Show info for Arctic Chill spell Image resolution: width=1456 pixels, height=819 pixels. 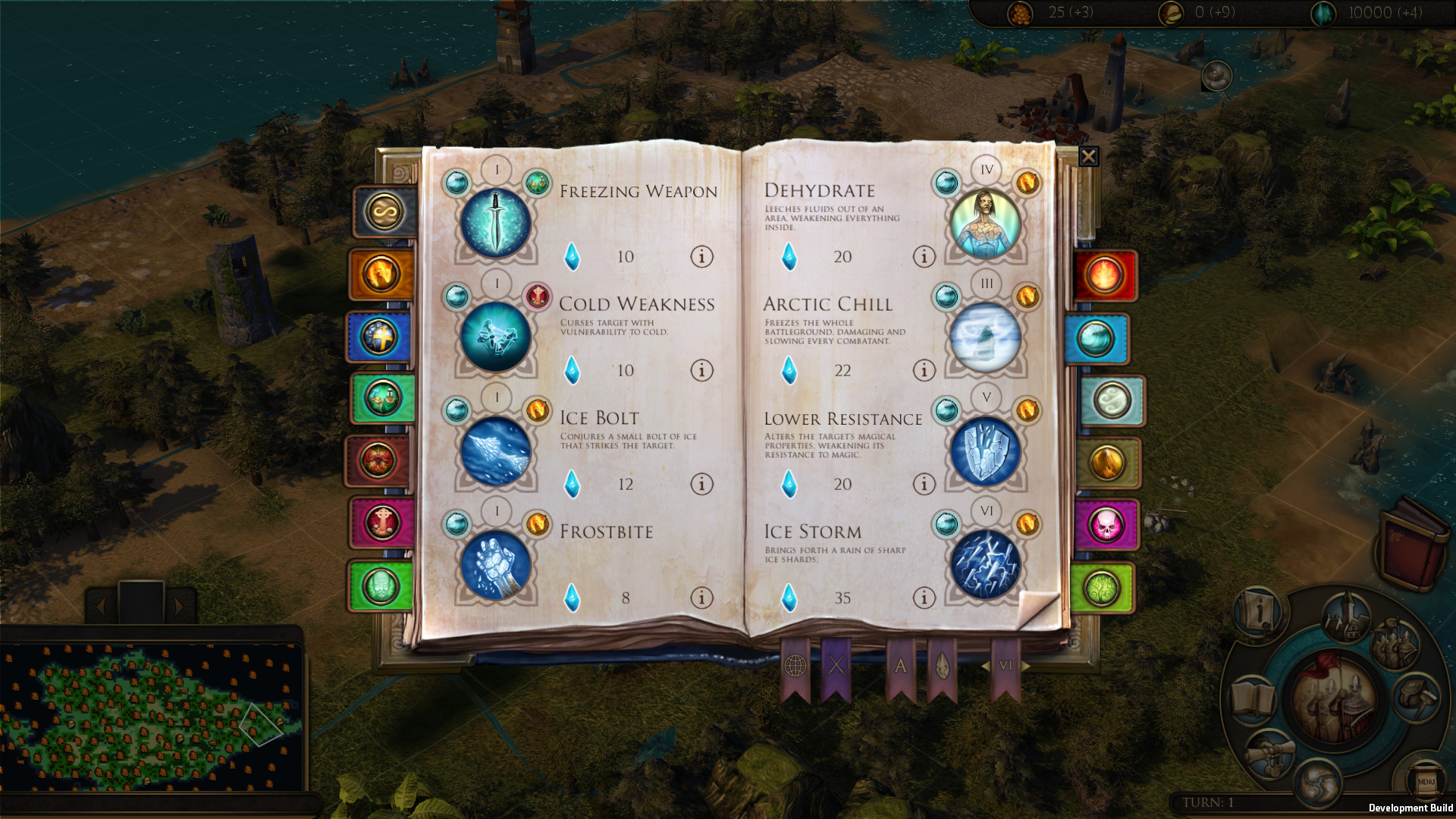pyautogui.click(x=924, y=371)
